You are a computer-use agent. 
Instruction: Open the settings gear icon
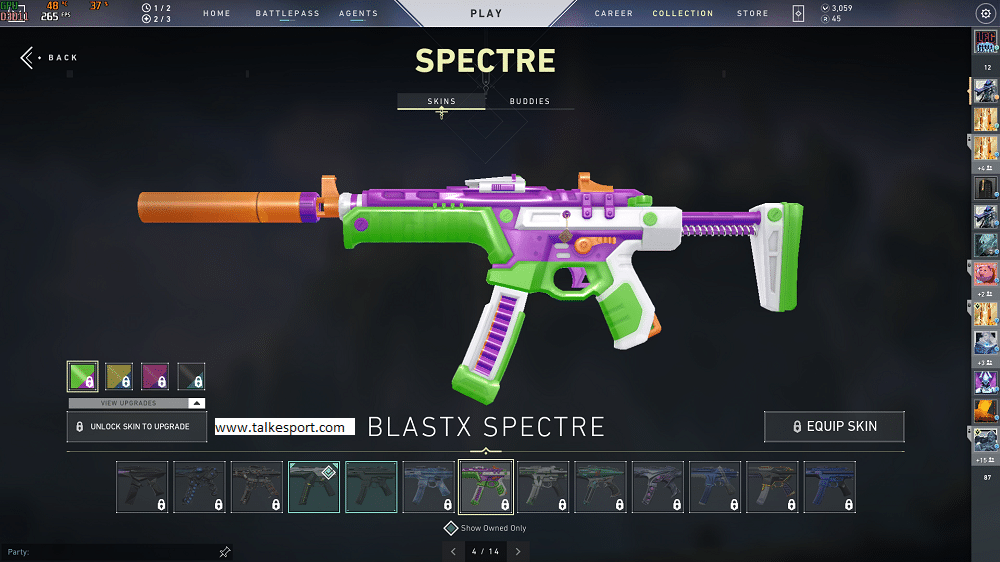[x=982, y=13]
